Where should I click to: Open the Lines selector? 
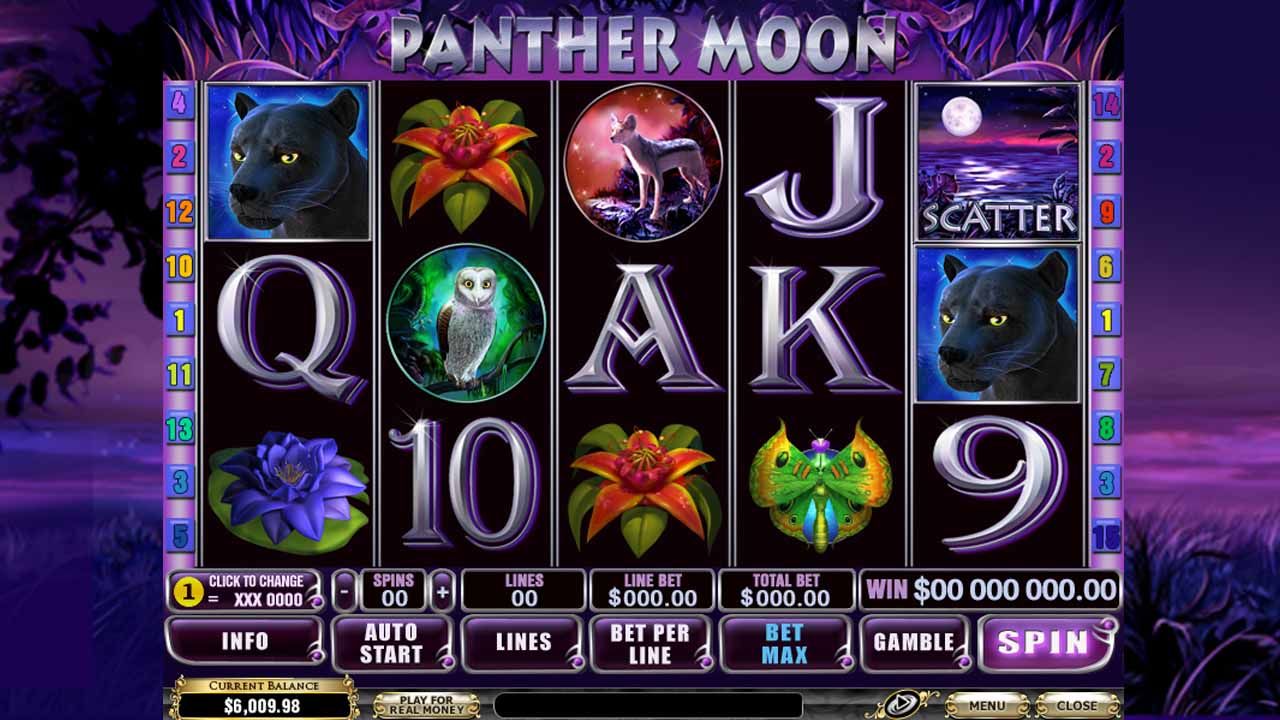pyautogui.click(x=523, y=644)
